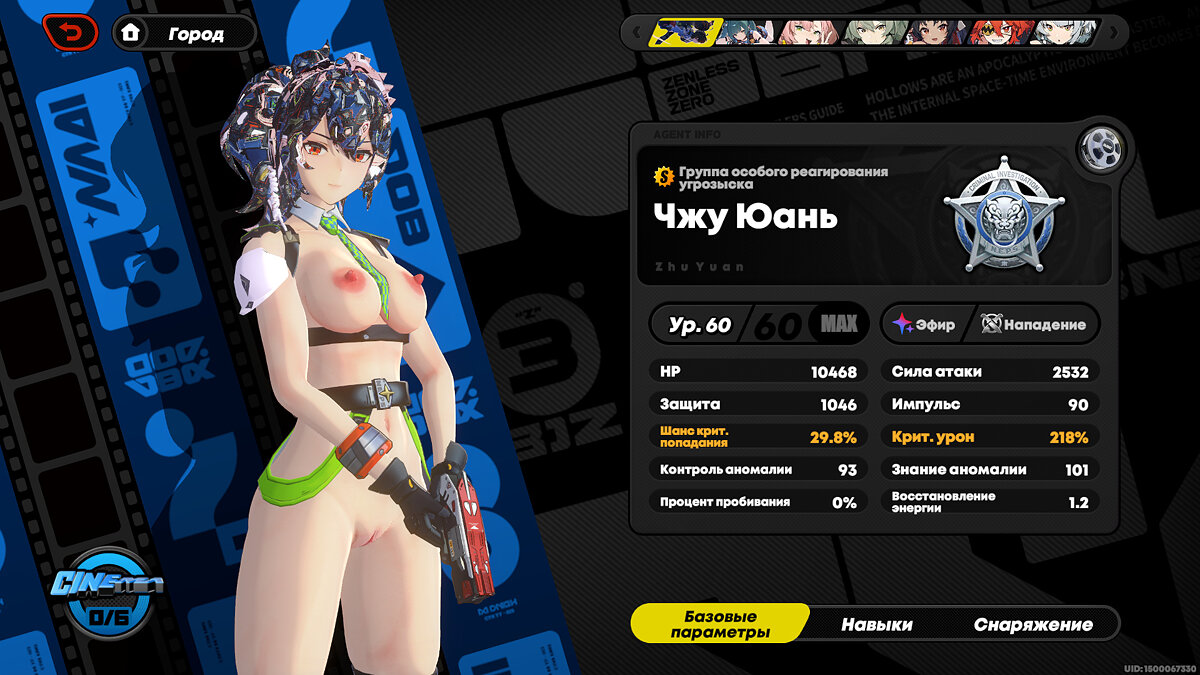1200x675 pixels.
Task: Click the right arrow of the agent carousel
Action: (x=1113, y=33)
